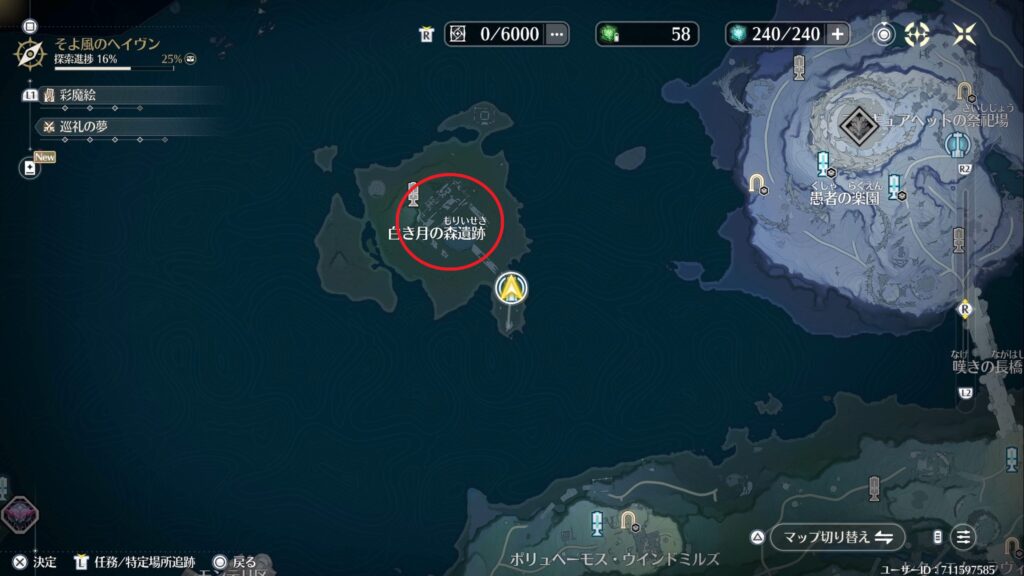Click the green crystal 58 counter
Screen dimensions: 1024x576
(x=648, y=34)
